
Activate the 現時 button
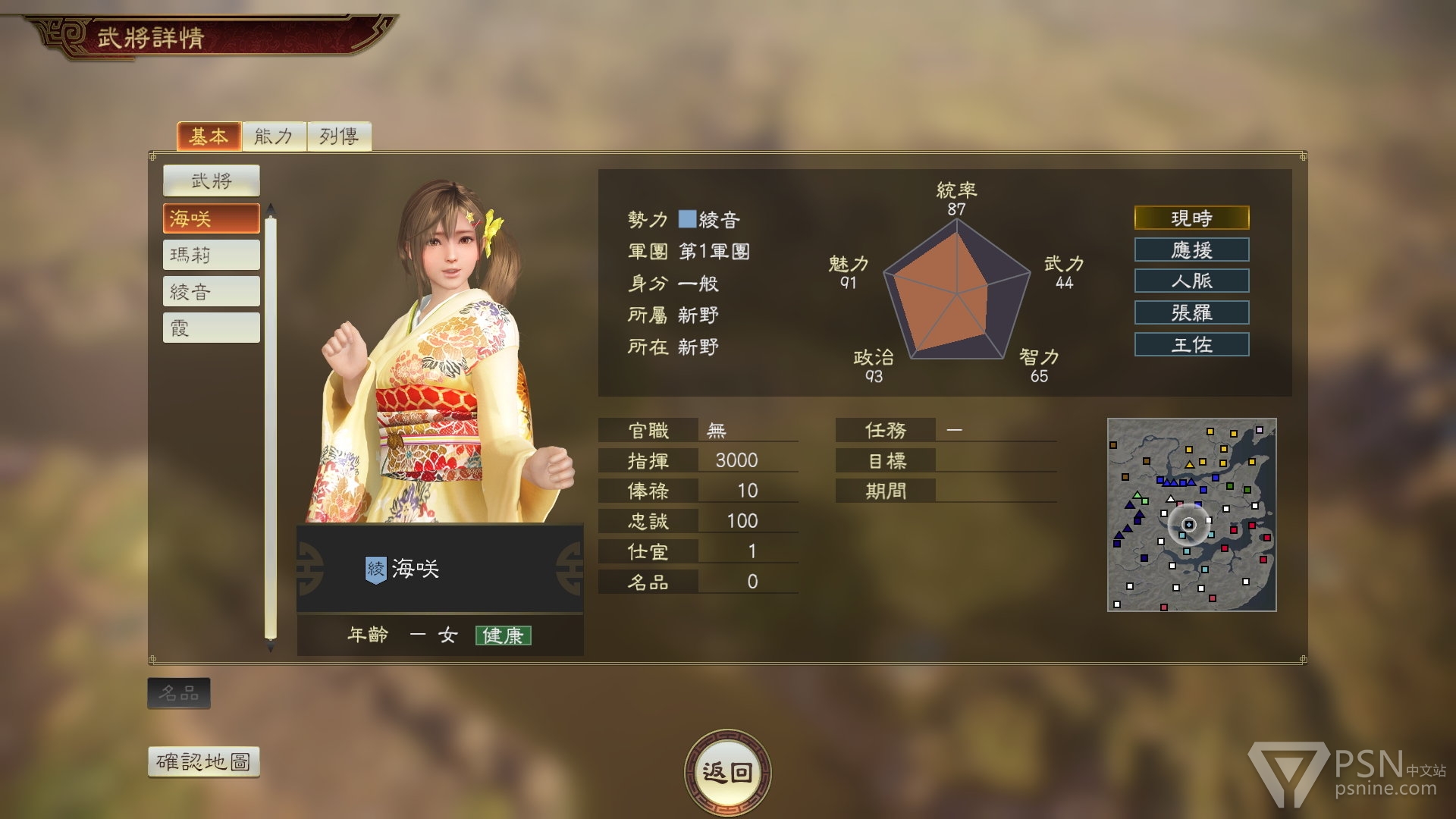click(x=1191, y=218)
